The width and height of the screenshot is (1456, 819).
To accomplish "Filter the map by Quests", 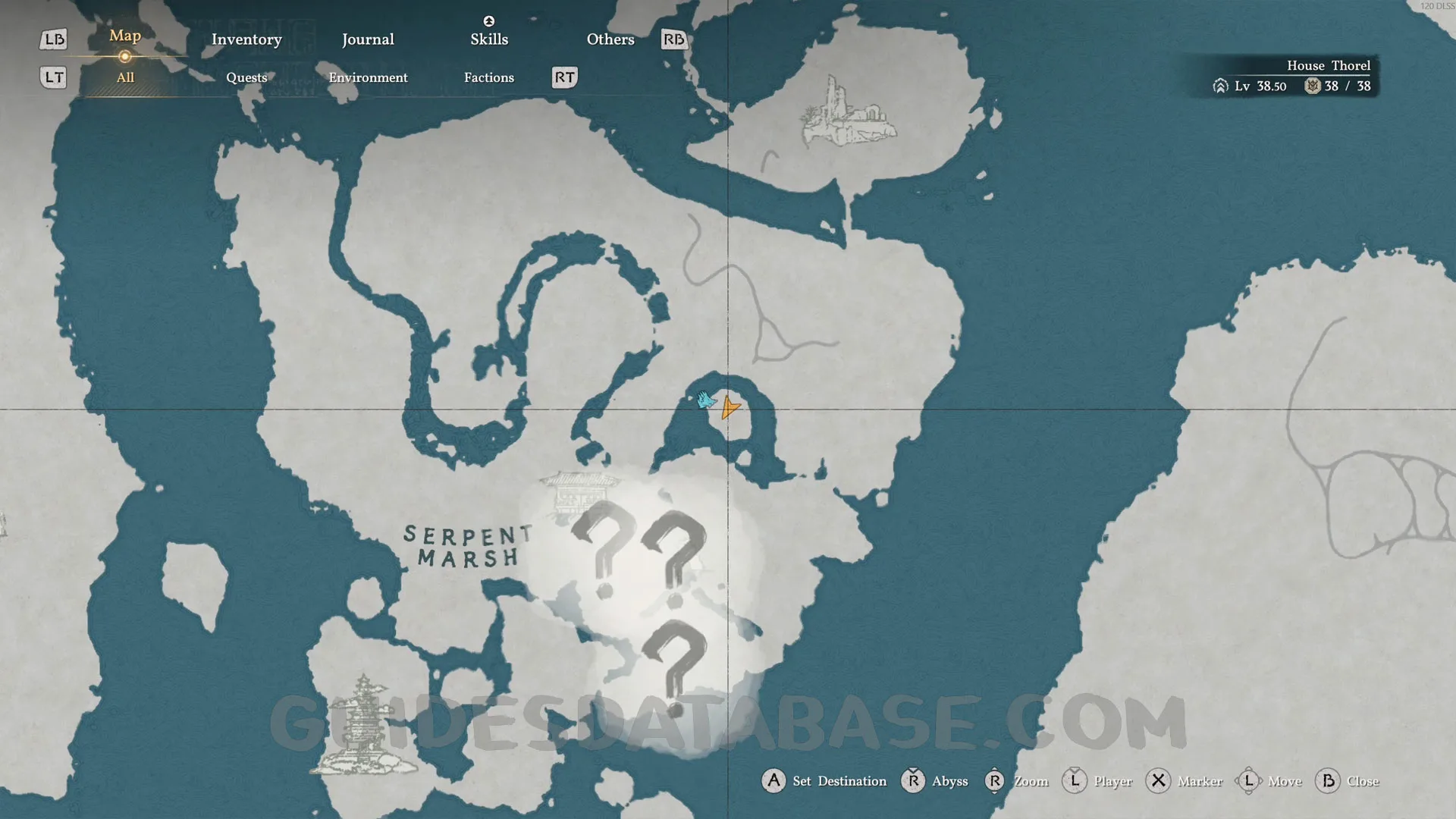I will 246,77.
